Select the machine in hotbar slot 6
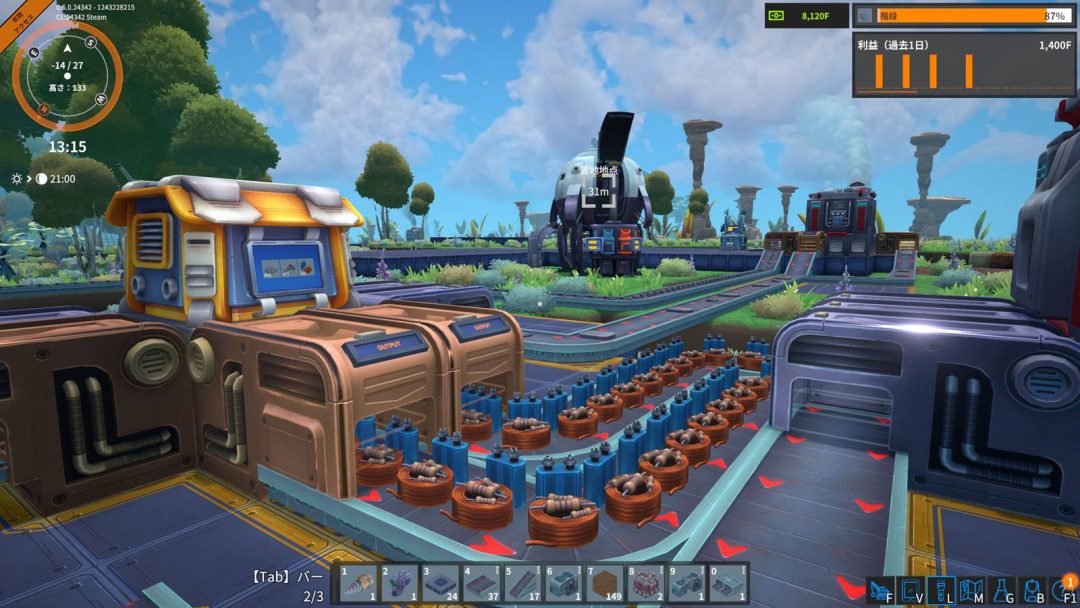Image resolution: width=1080 pixels, height=608 pixels. tap(563, 584)
